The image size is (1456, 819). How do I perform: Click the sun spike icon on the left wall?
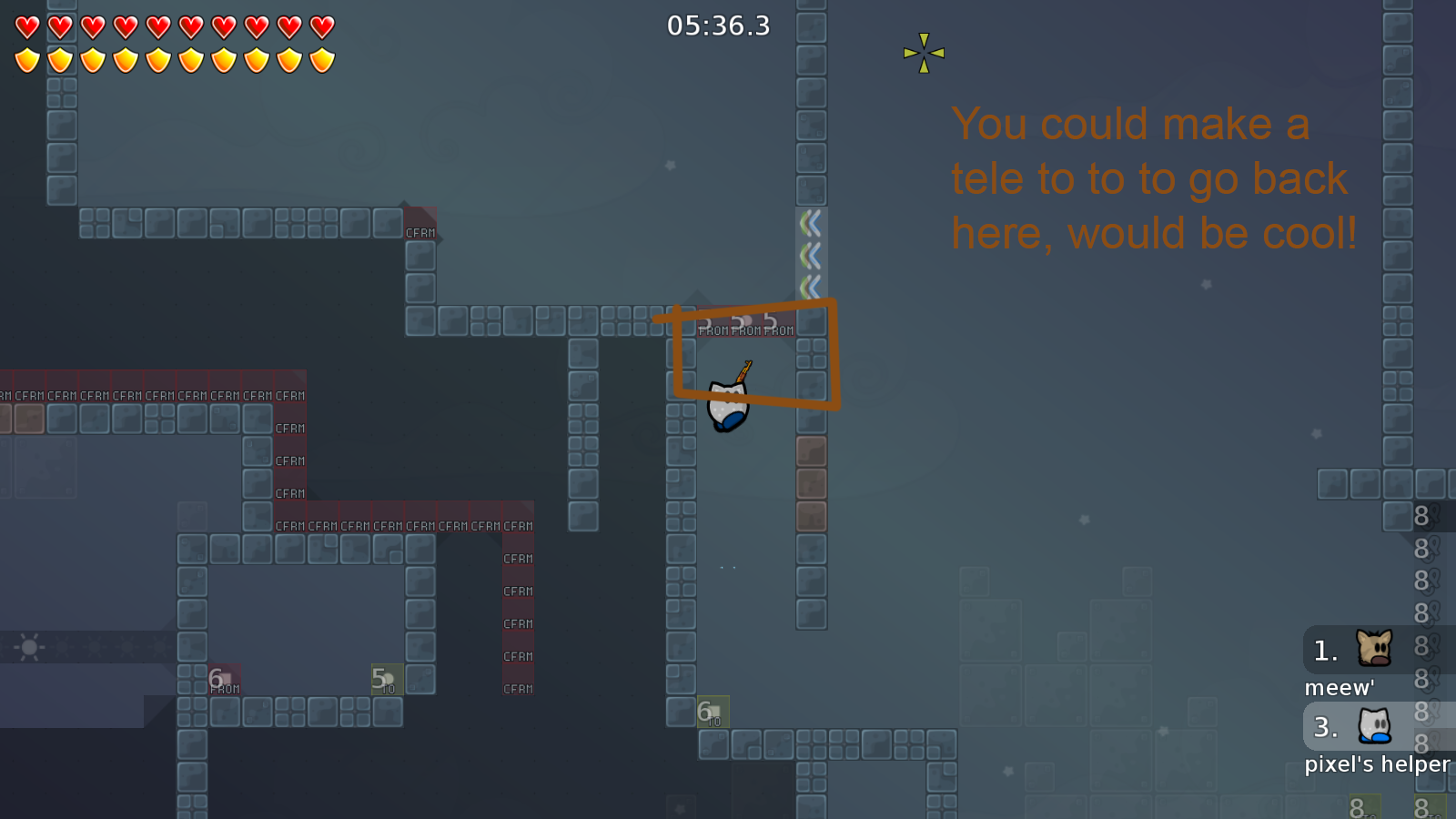point(27,649)
